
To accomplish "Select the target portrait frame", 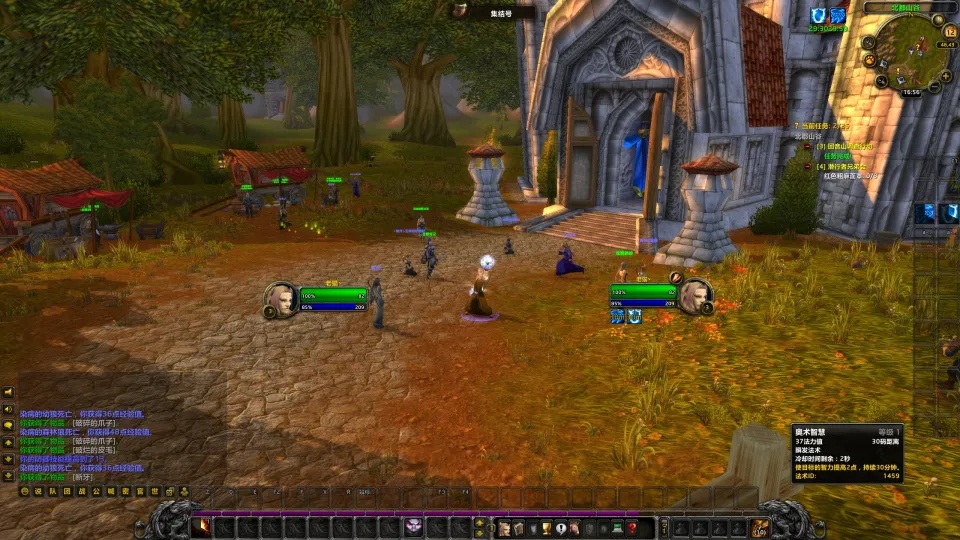I will coord(694,295).
